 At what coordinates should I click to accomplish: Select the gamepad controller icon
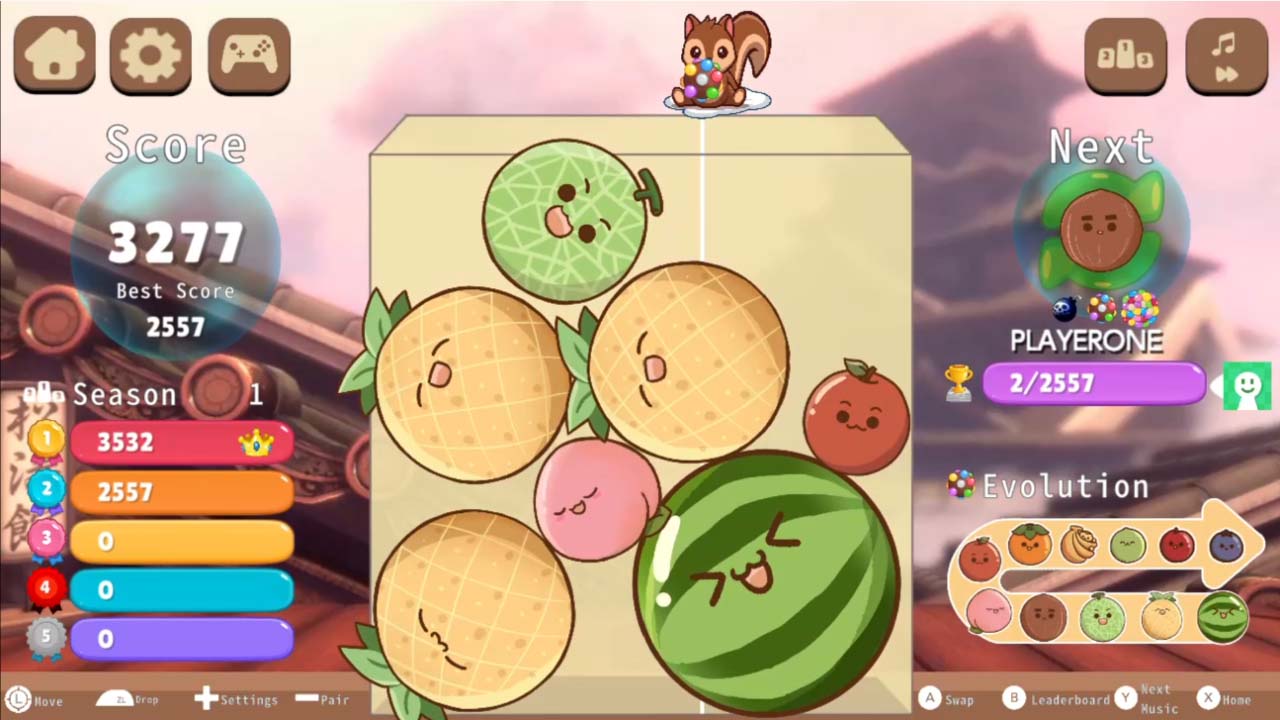pyautogui.click(x=249, y=57)
